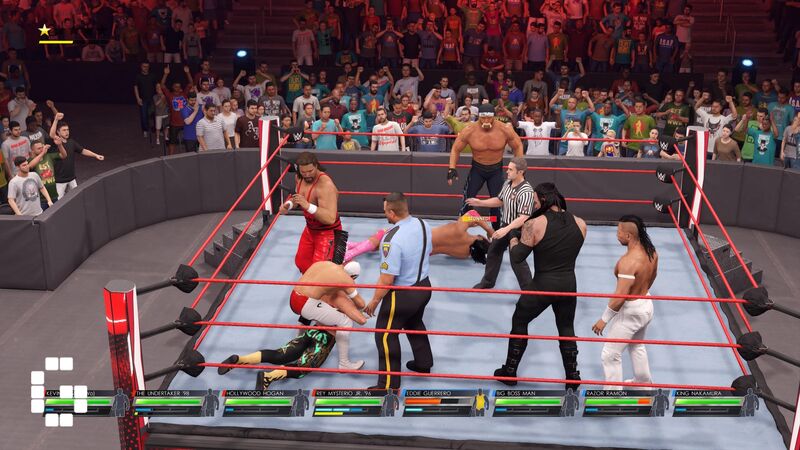
Task: Select the Razor Ramon wrestler panel
Action: 626,402
